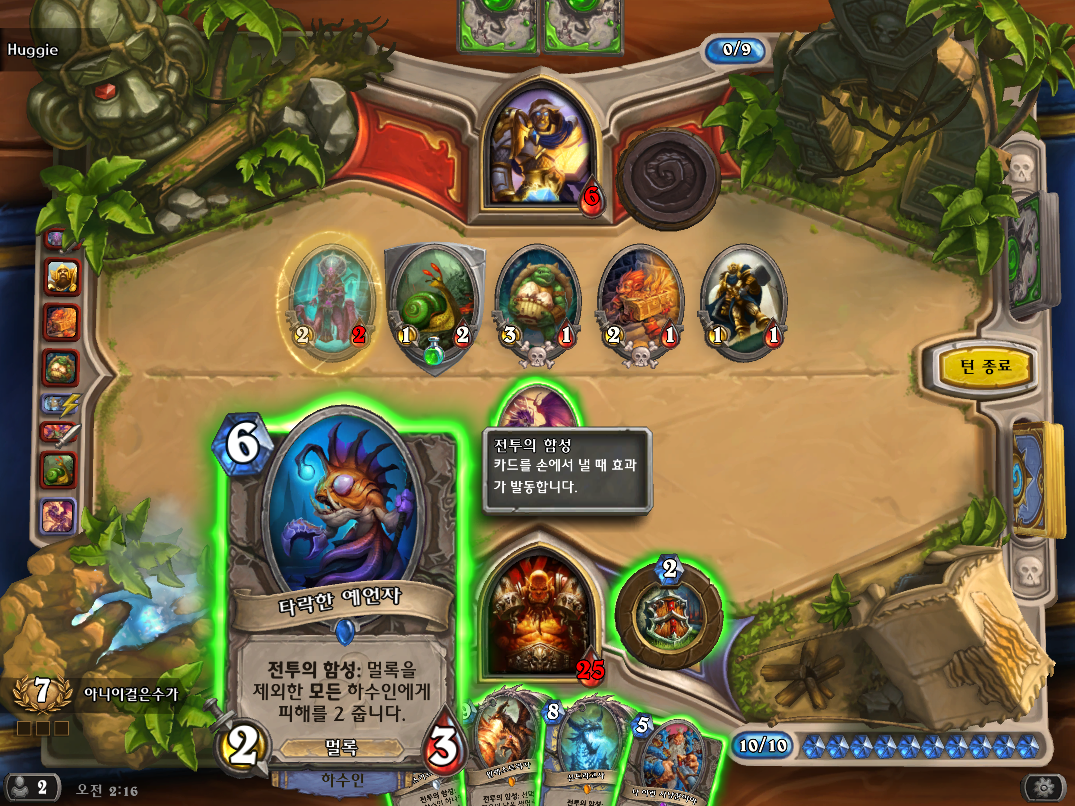Open the friends list button
The image size is (1075, 806).
click(30, 786)
